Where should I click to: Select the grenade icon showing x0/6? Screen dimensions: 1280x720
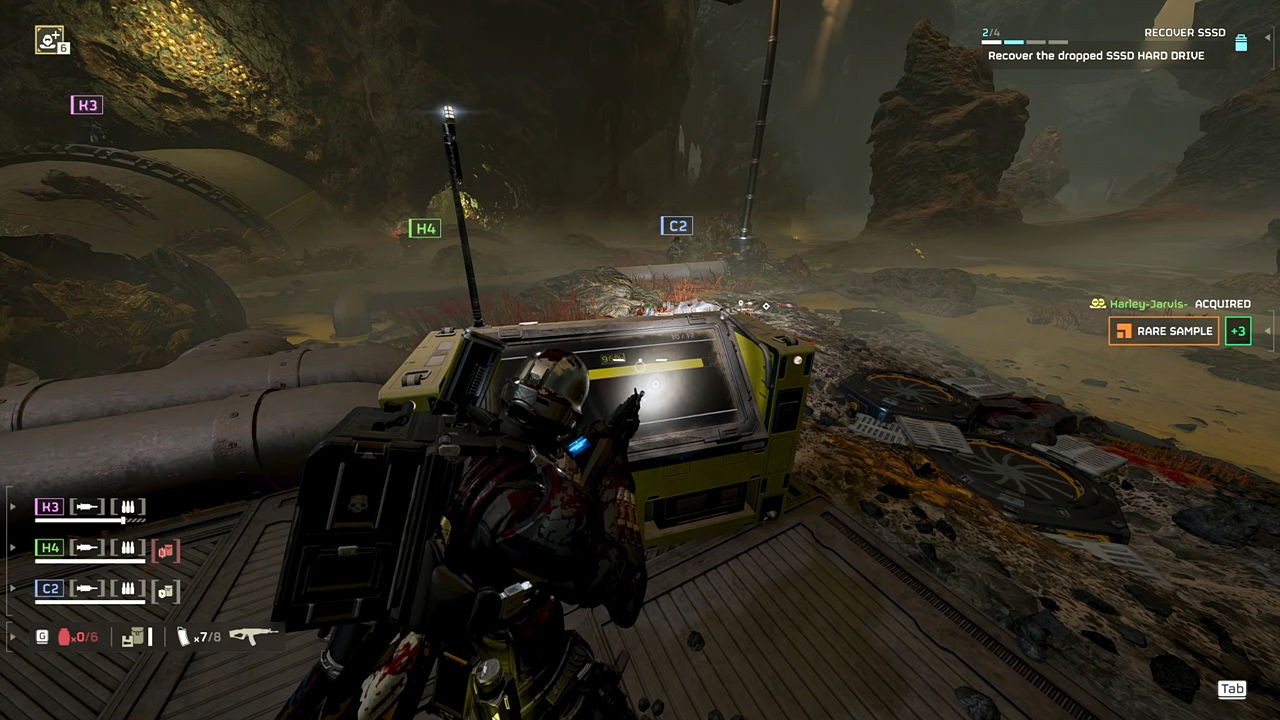(x=63, y=636)
